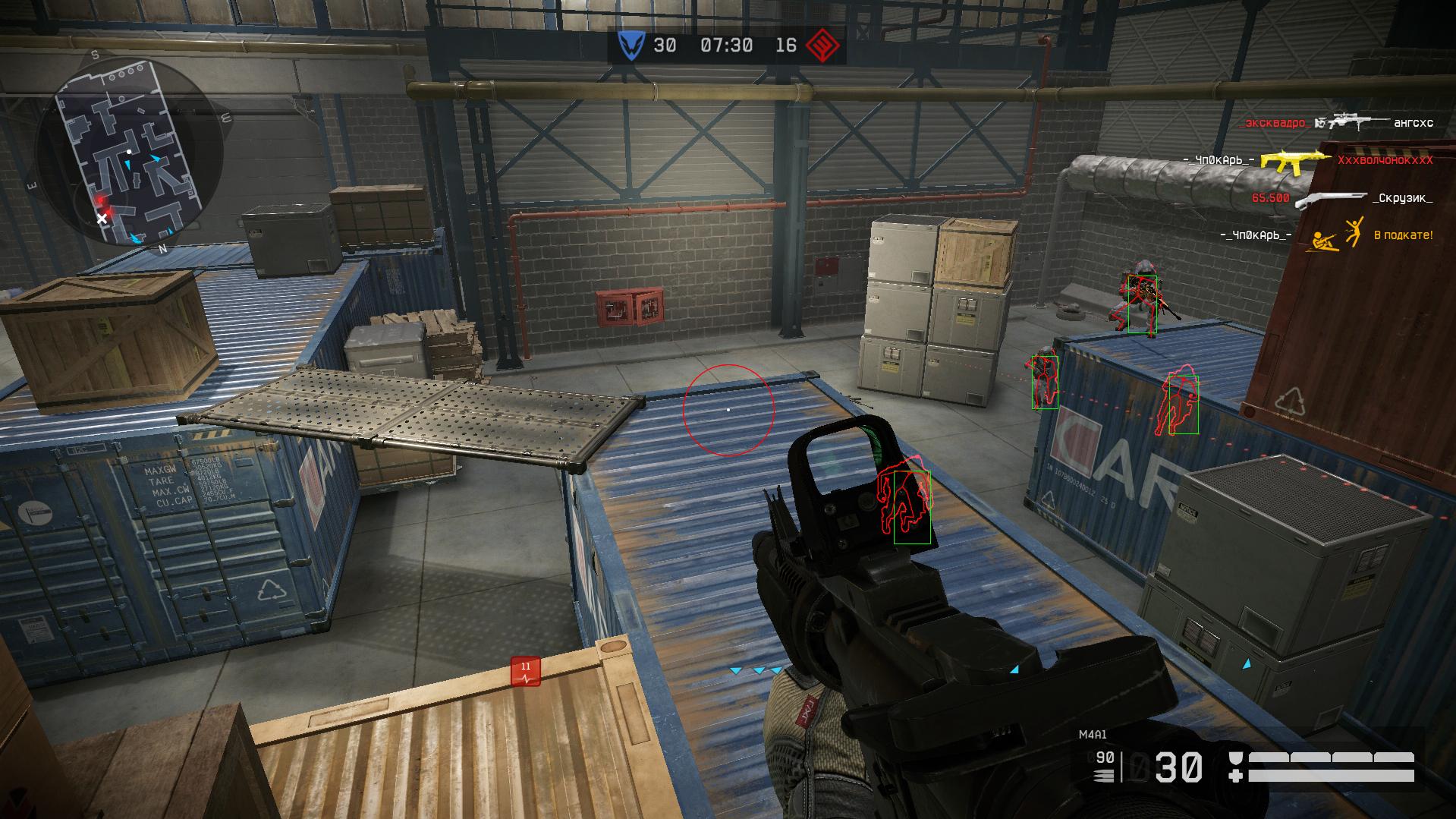Select the white X marker on minimap

(x=102, y=219)
